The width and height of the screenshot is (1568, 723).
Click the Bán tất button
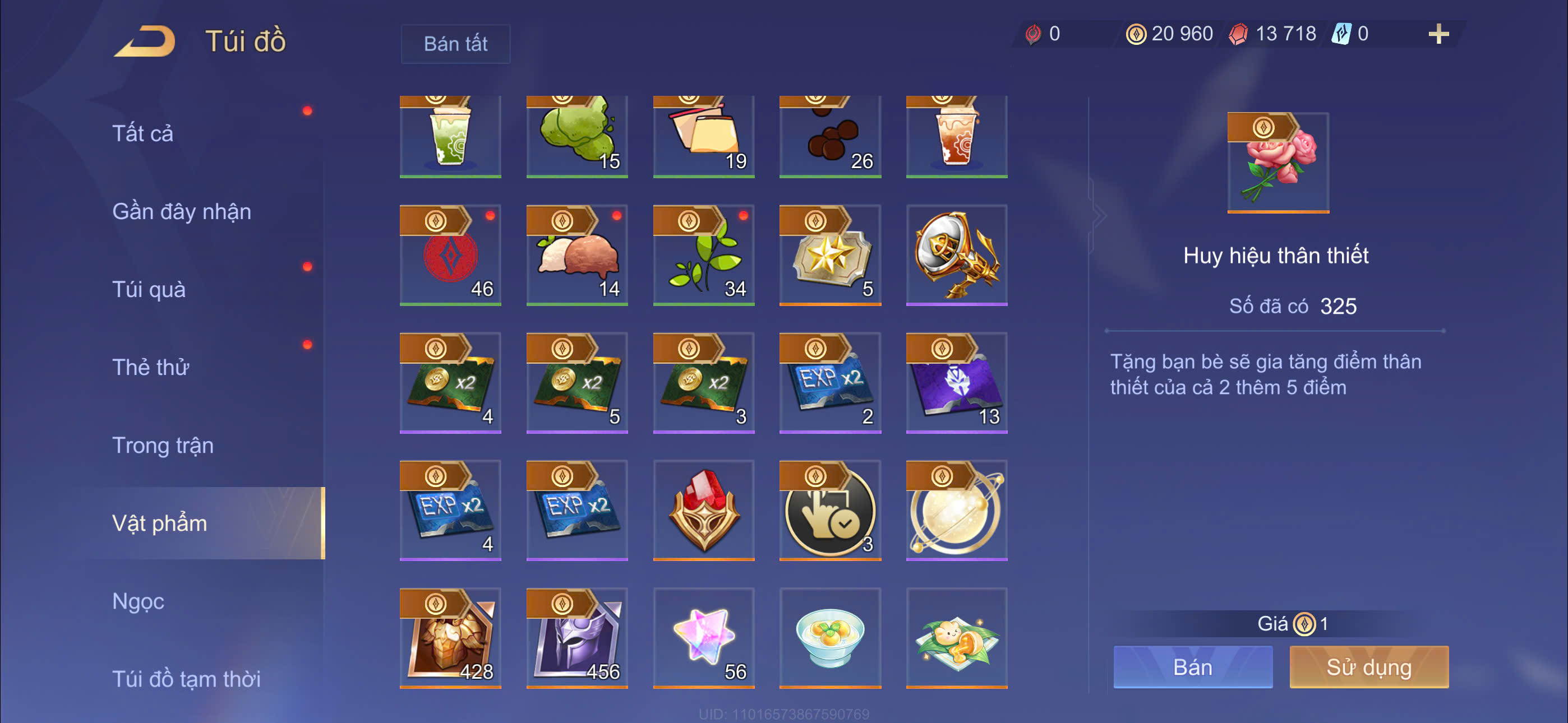point(455,44)
